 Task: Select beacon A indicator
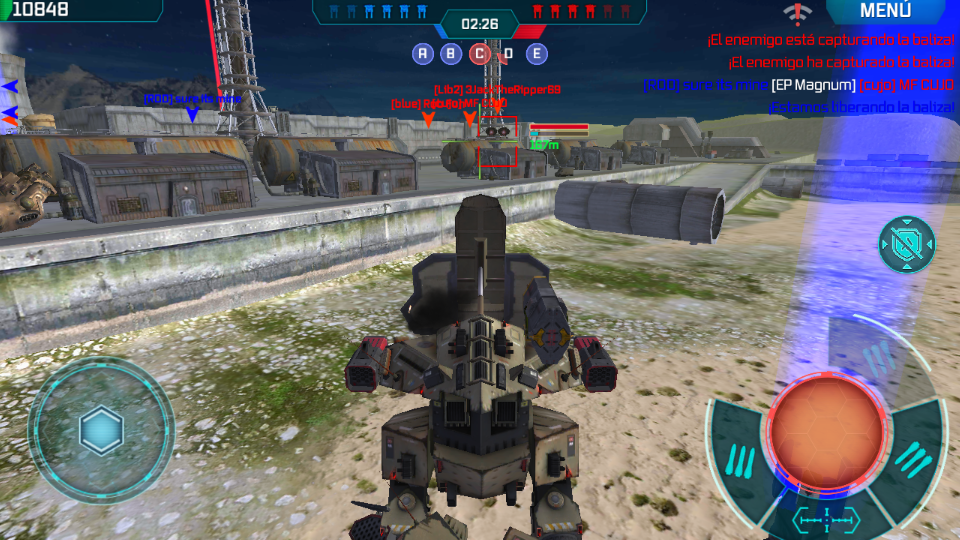point(423,54)
